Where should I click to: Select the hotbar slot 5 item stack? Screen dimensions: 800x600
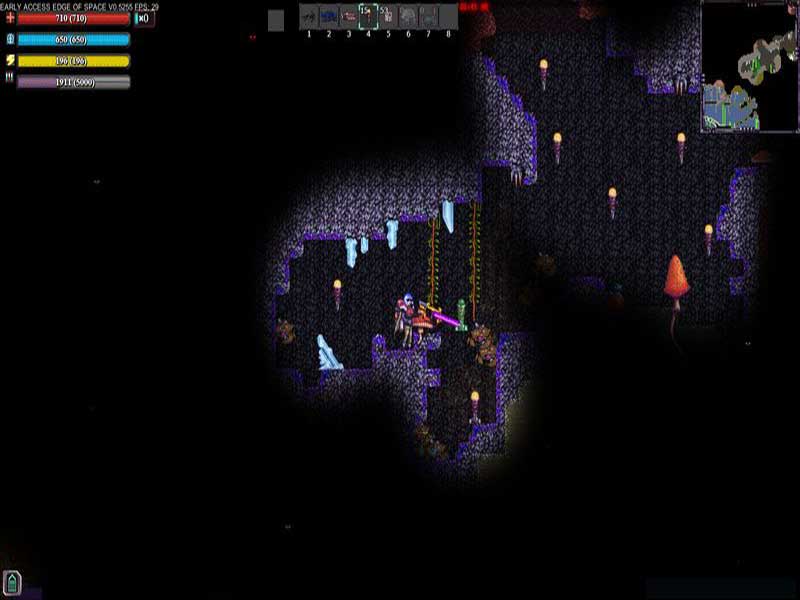click(x=388, y=16)
